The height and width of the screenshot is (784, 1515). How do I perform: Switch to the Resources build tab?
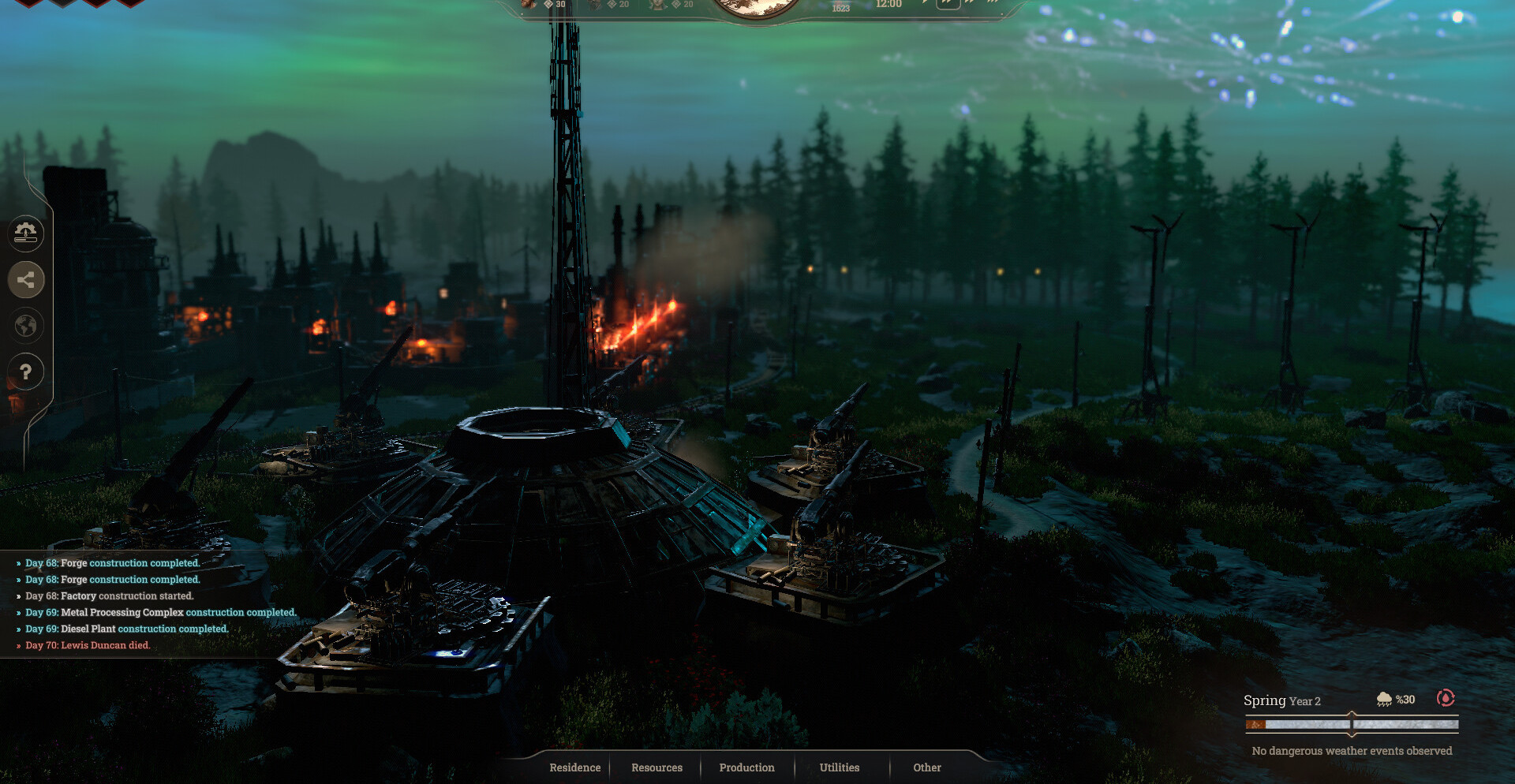point(656,767)
